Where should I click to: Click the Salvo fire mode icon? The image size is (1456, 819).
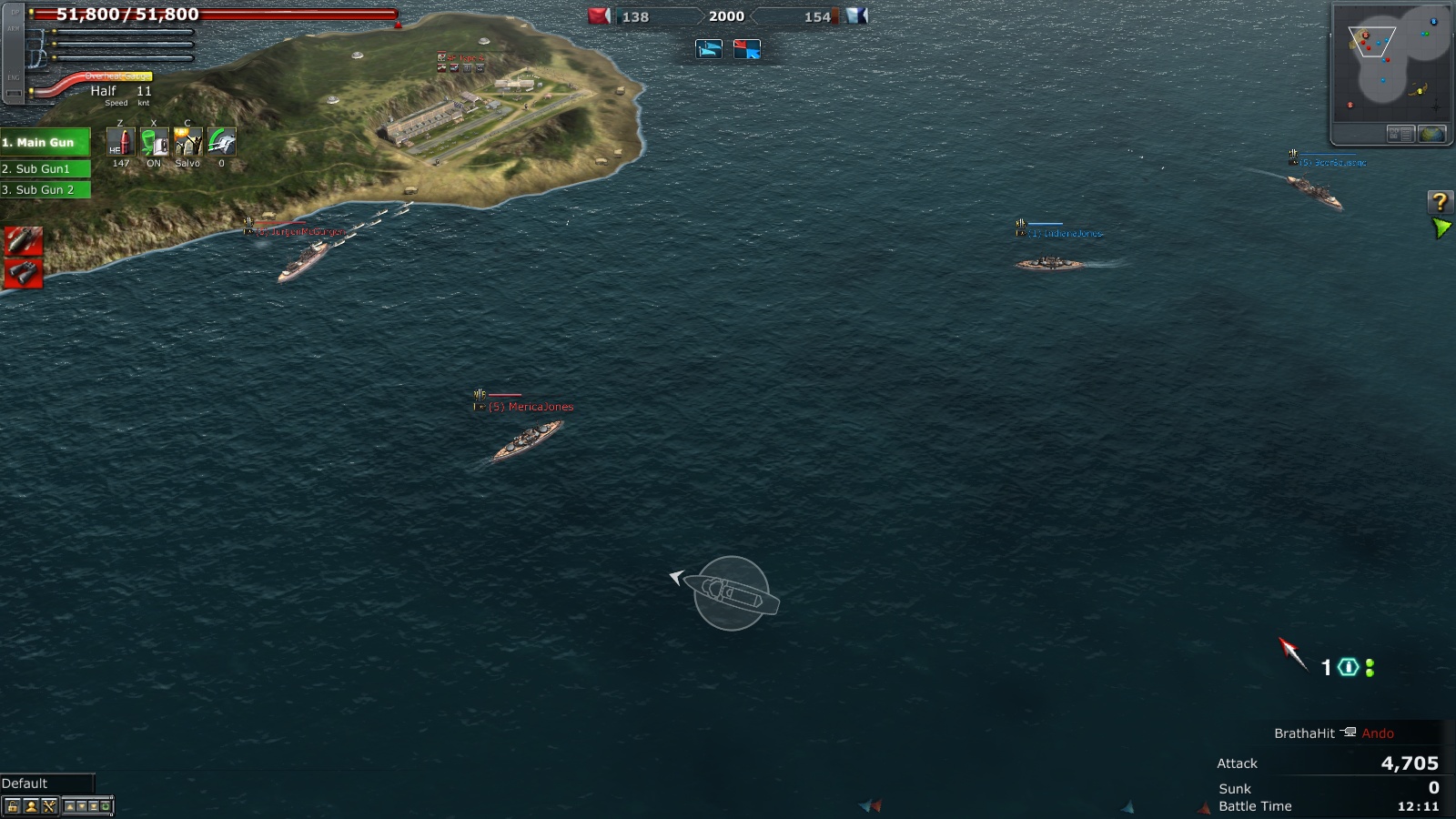point(187,142)
